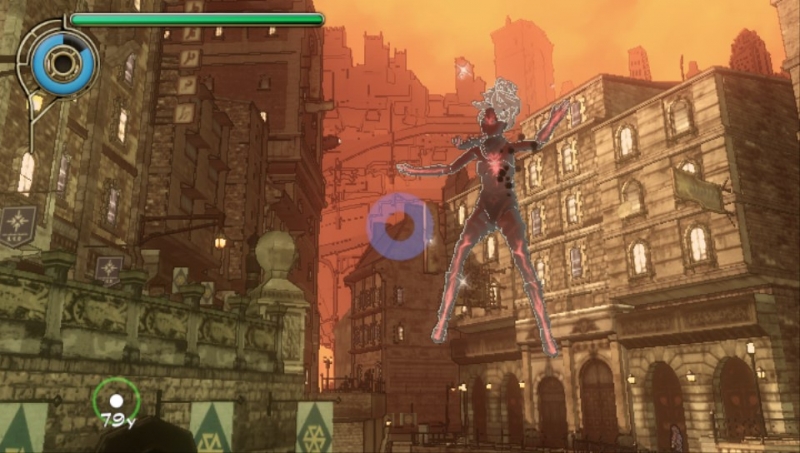The width and height of the screenshot is (800, 453).
Task: Click the blue circular gravity gauge
Action: (x=63, y=64)
